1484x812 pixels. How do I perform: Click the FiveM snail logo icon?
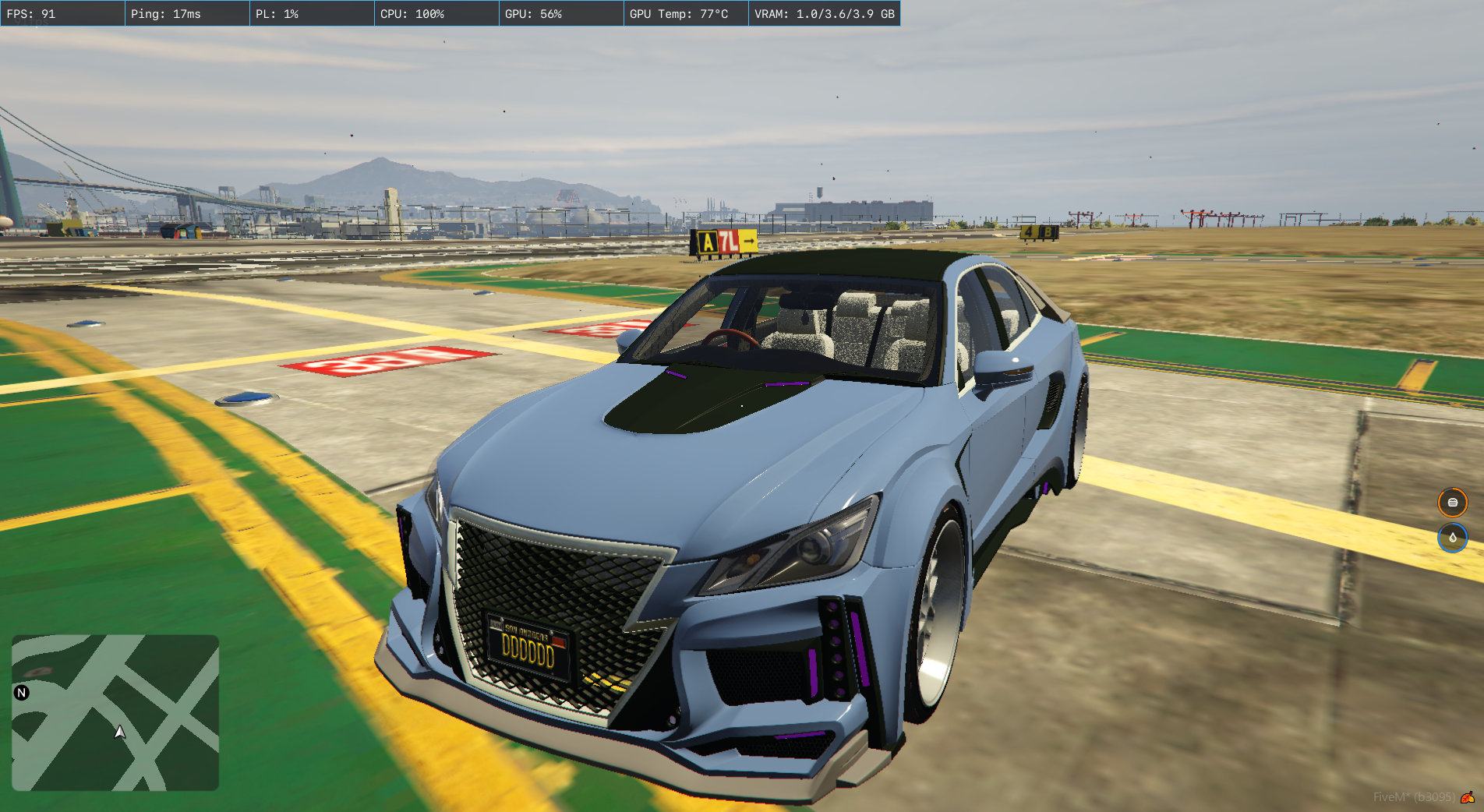pos(1468,796)
